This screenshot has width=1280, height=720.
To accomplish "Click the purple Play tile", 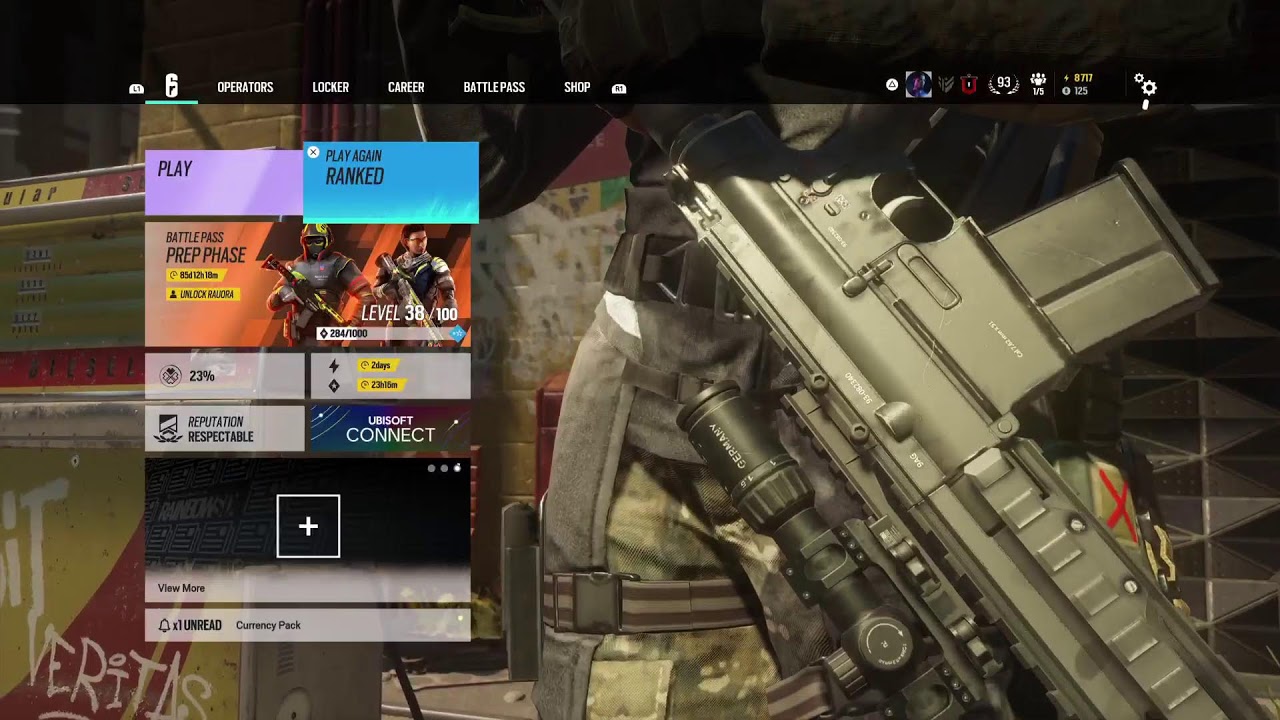I will 223,180.
